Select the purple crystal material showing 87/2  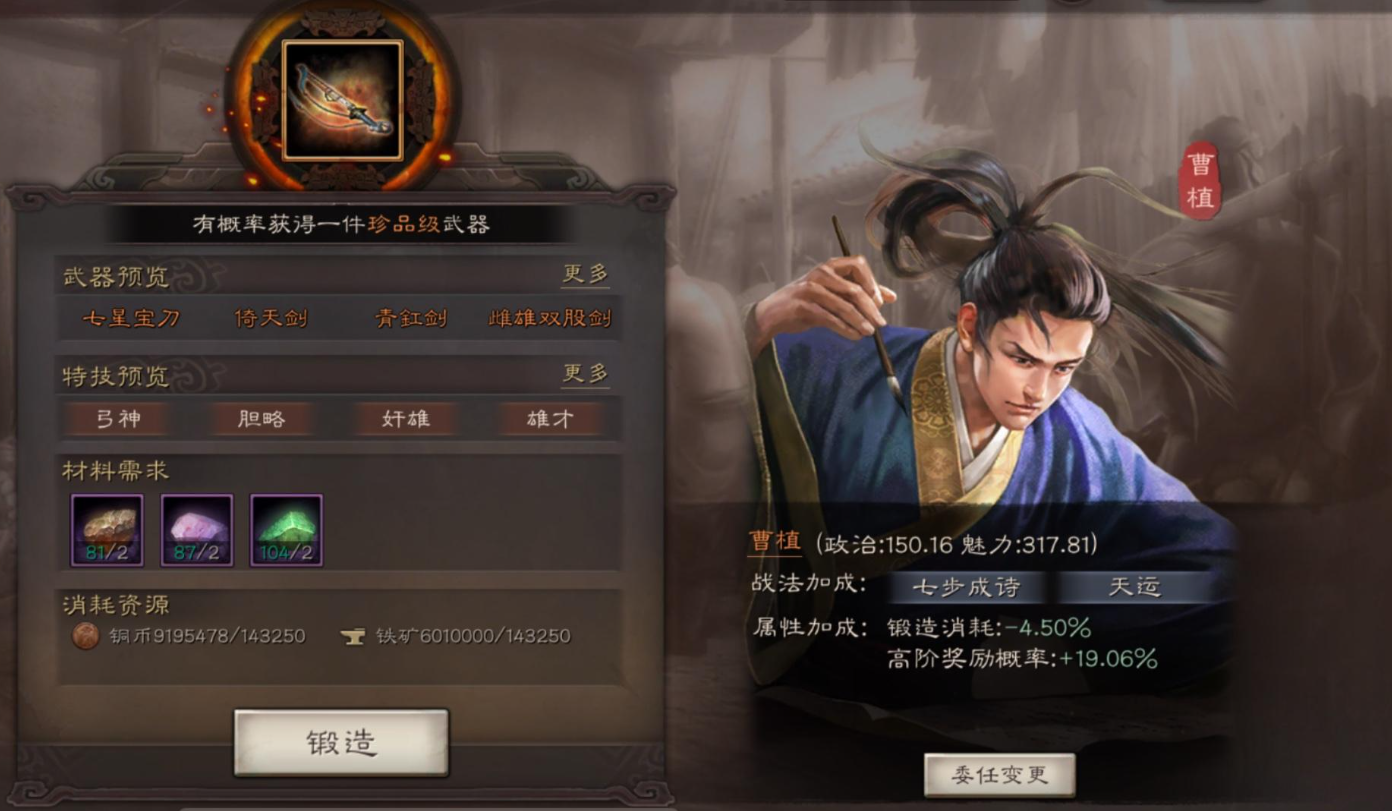[x=195, y=530]
